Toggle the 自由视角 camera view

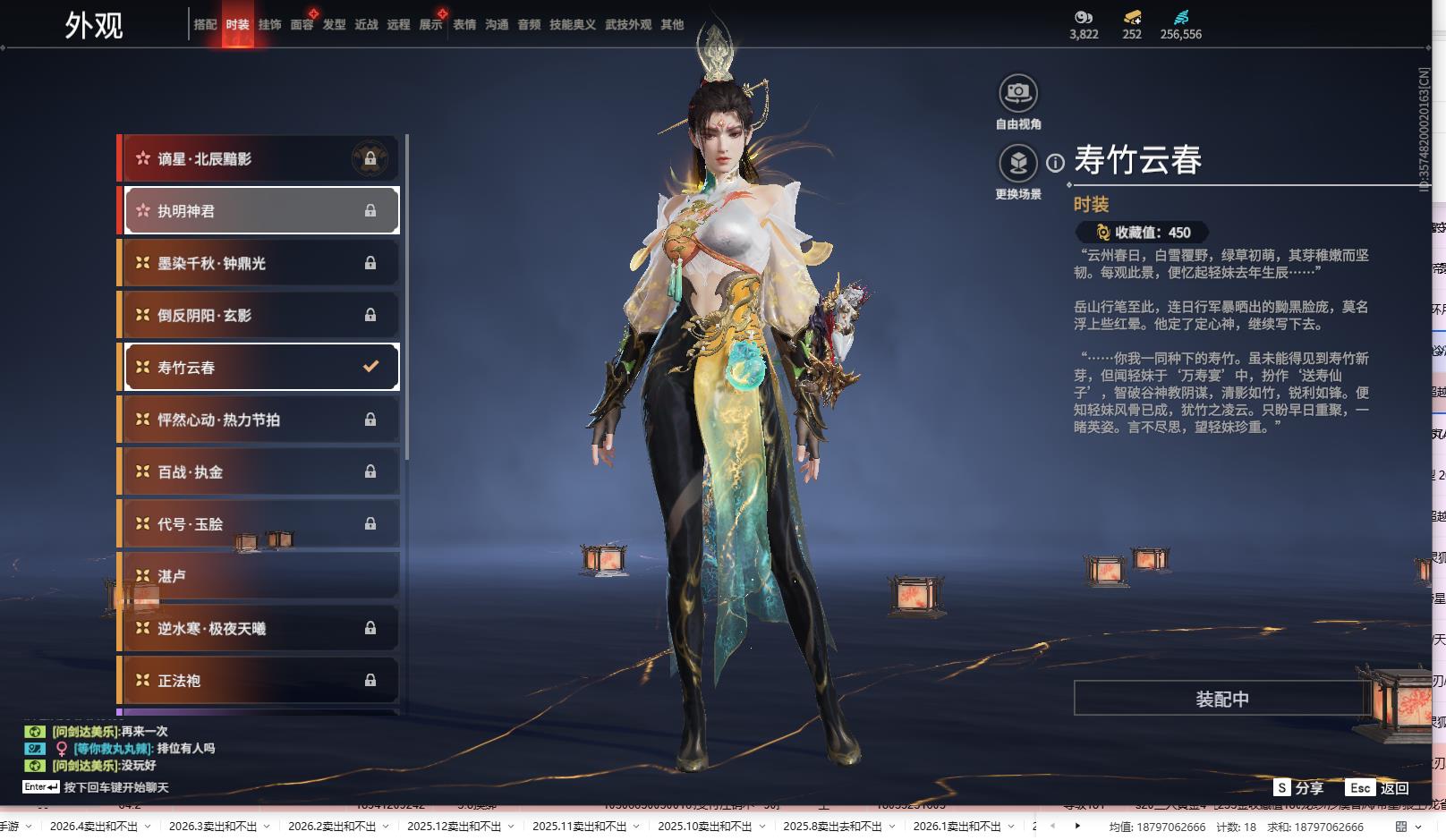pos(1018,93)
